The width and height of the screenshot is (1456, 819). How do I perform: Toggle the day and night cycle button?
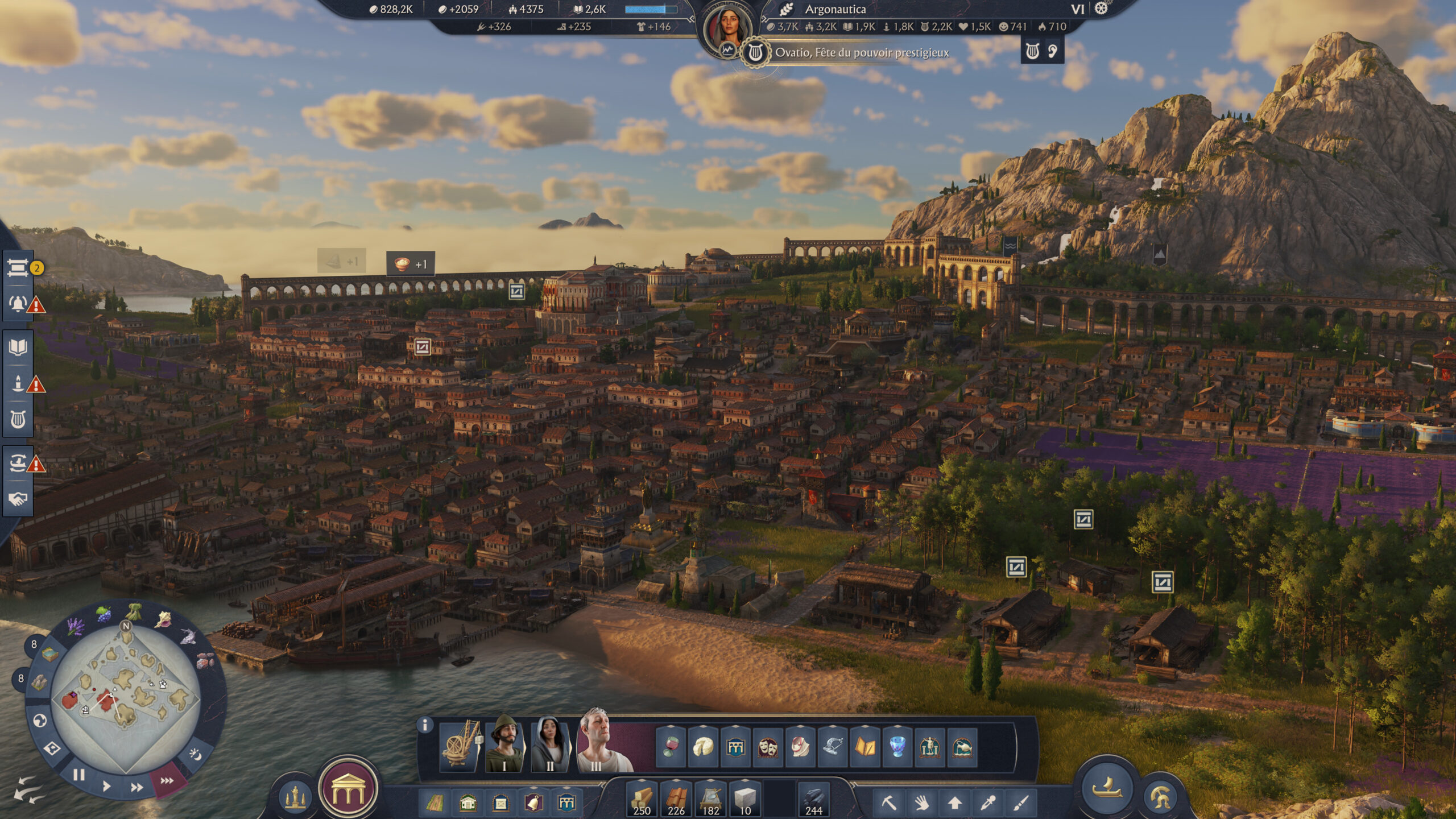point(195,754)
